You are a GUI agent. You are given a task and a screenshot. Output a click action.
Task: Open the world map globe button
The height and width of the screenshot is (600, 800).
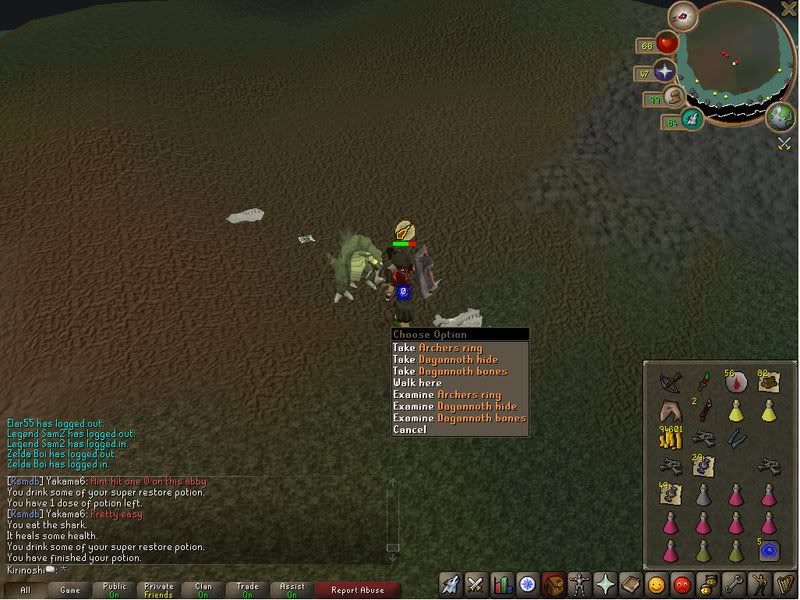click(x=781, y=117)
